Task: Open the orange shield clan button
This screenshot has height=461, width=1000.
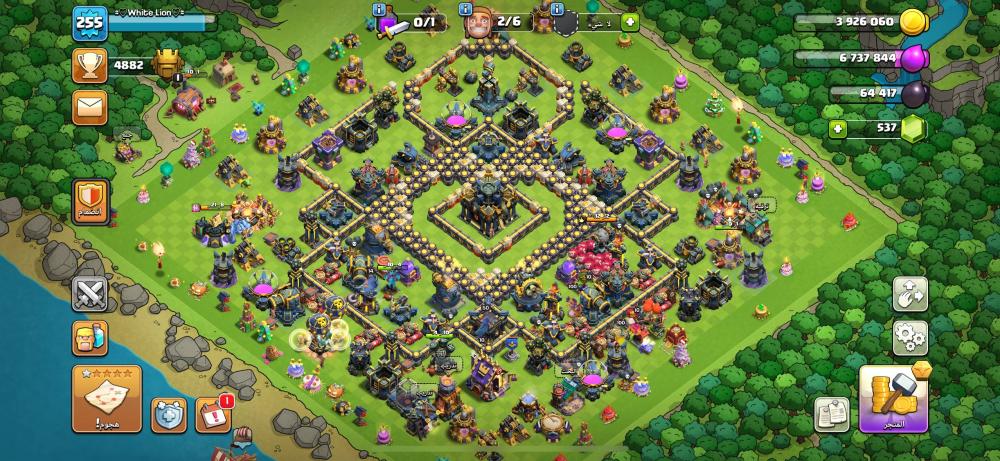Action: (90, 201)
